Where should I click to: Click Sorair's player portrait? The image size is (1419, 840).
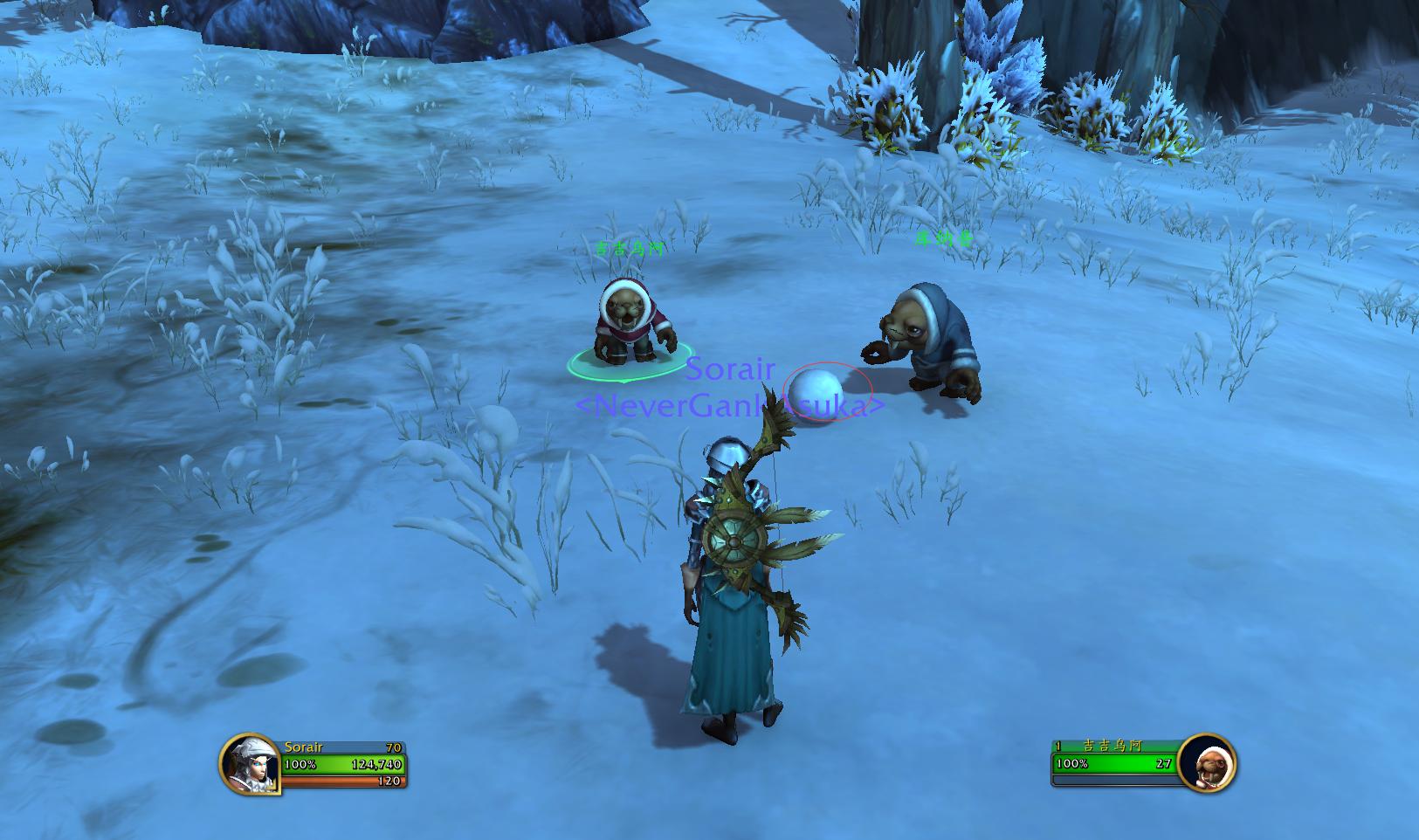(x=250, y=764)
